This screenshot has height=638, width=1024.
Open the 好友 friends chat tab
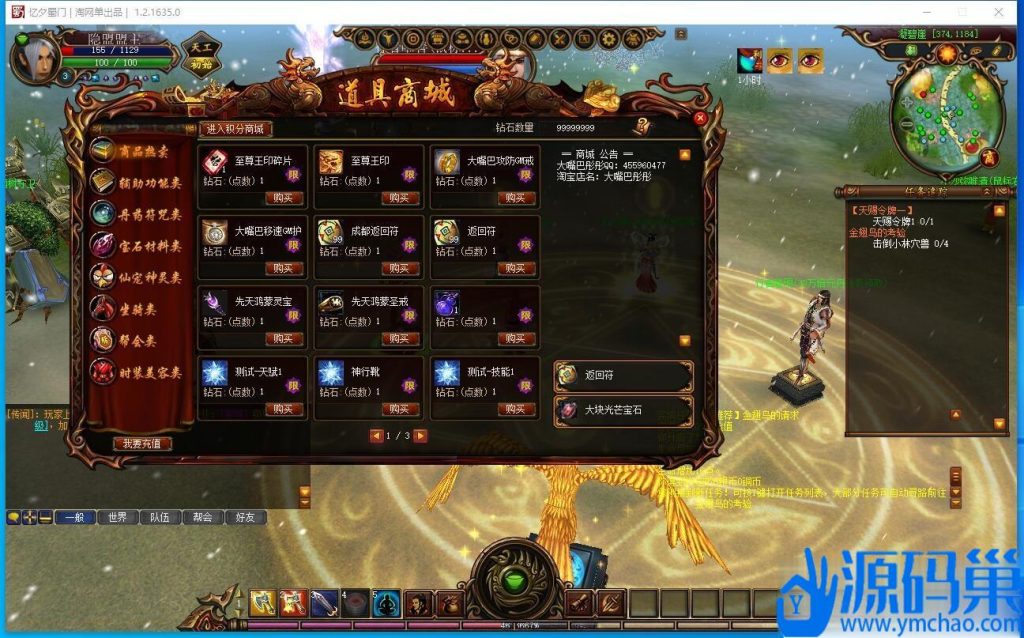click(245, 517)
